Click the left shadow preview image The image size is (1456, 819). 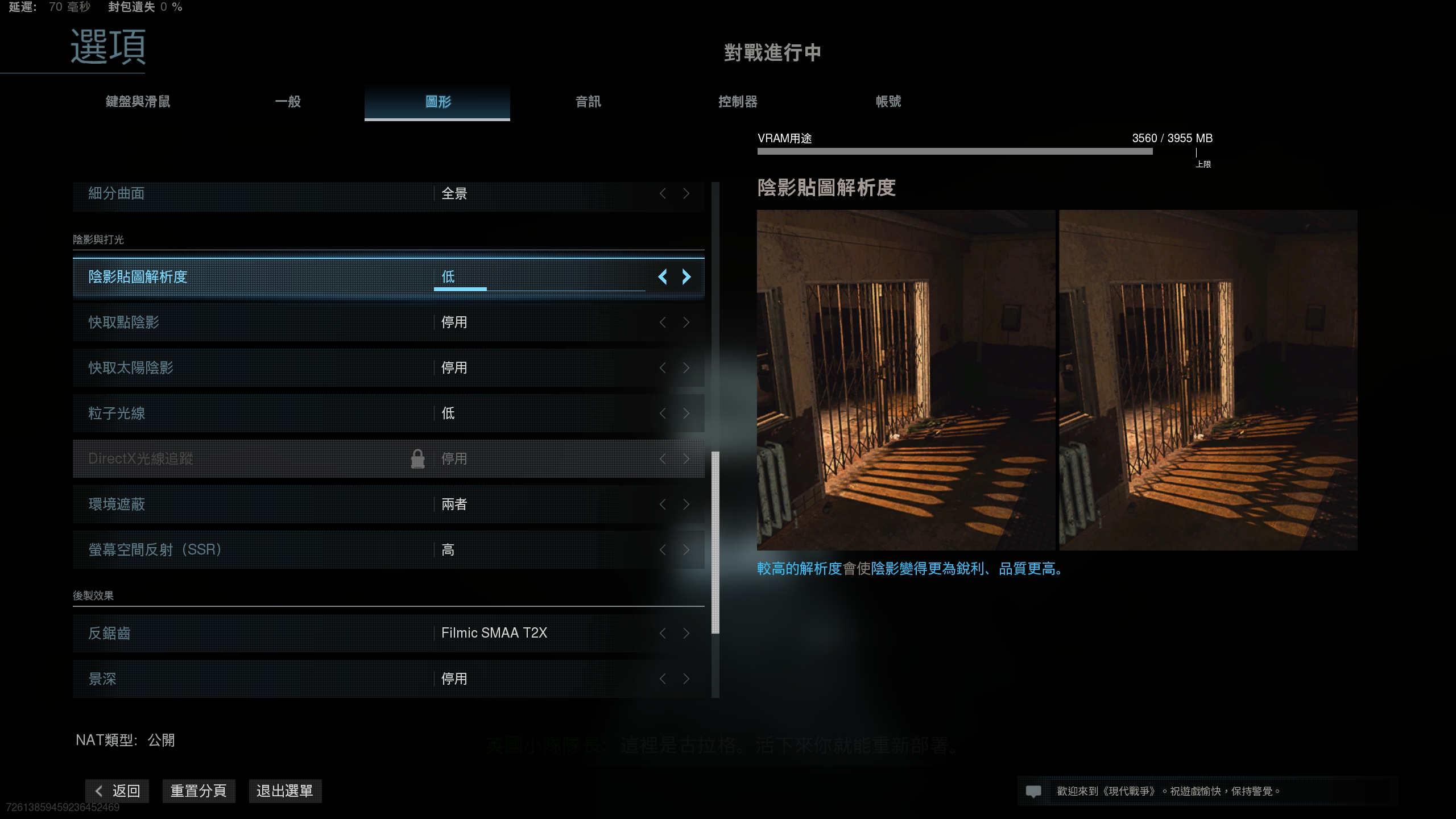(905, 380)
